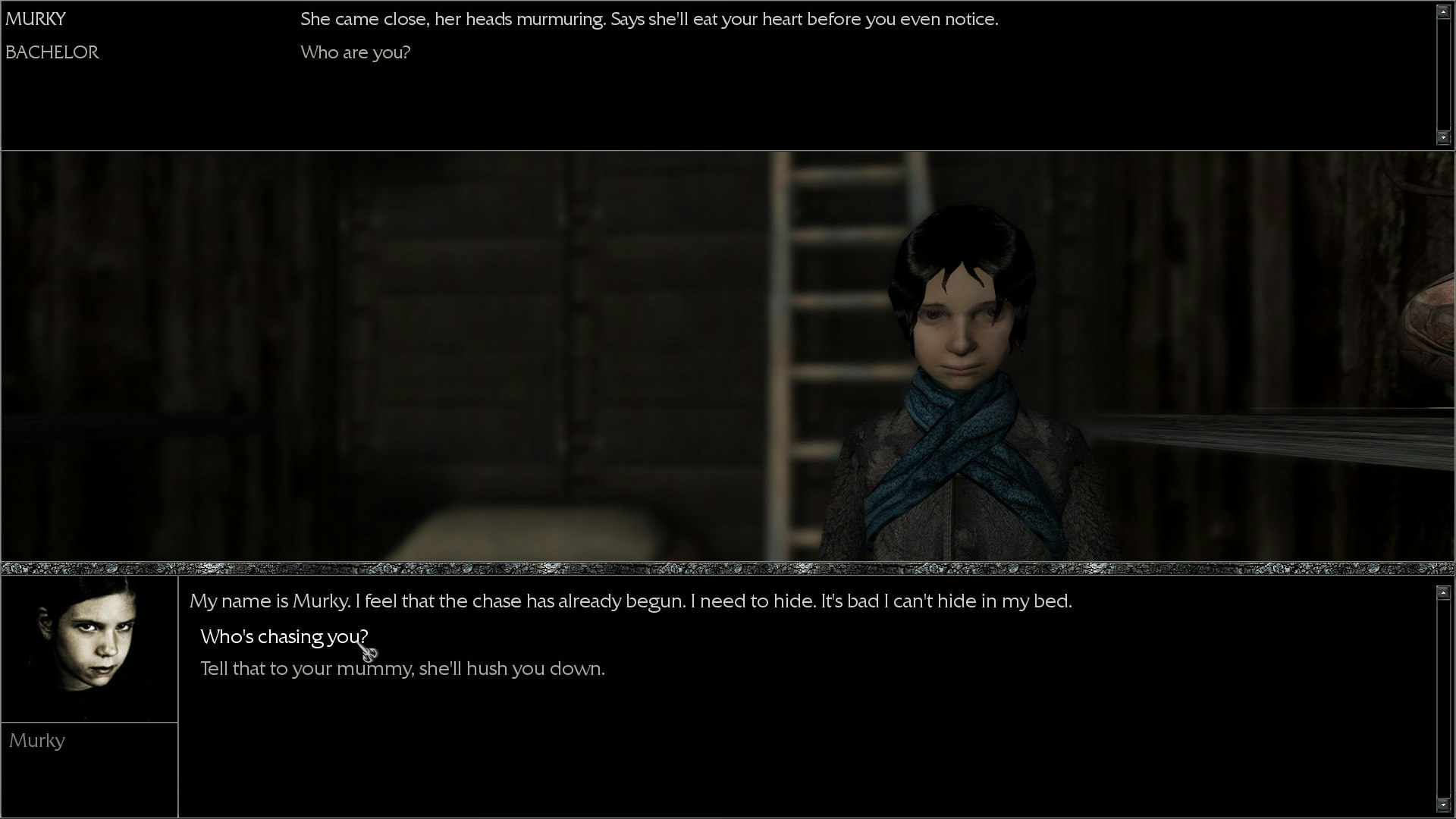1456x819 pixels.
Task: Click the bottom scrollbar track
Action: click(x=1442, y=698)
